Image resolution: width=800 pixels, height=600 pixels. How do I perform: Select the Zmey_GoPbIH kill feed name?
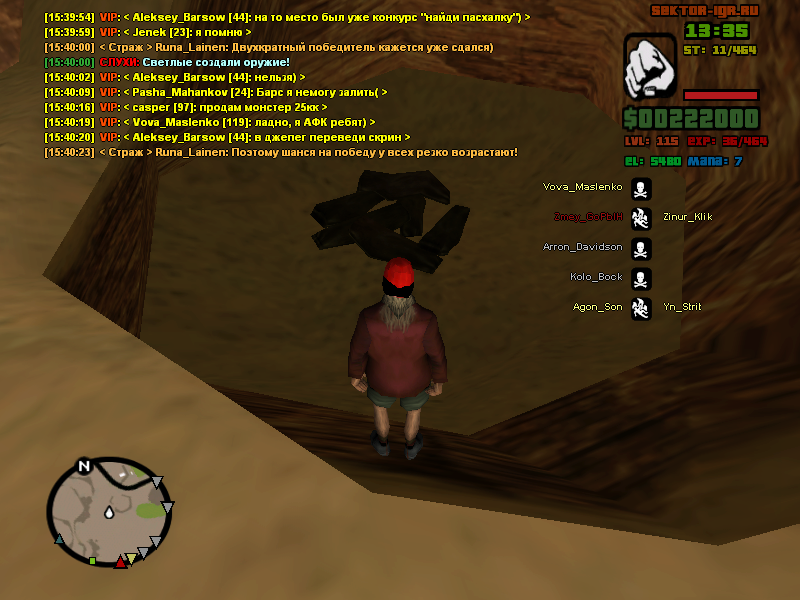pyautogui.click(x=588, y=217)
